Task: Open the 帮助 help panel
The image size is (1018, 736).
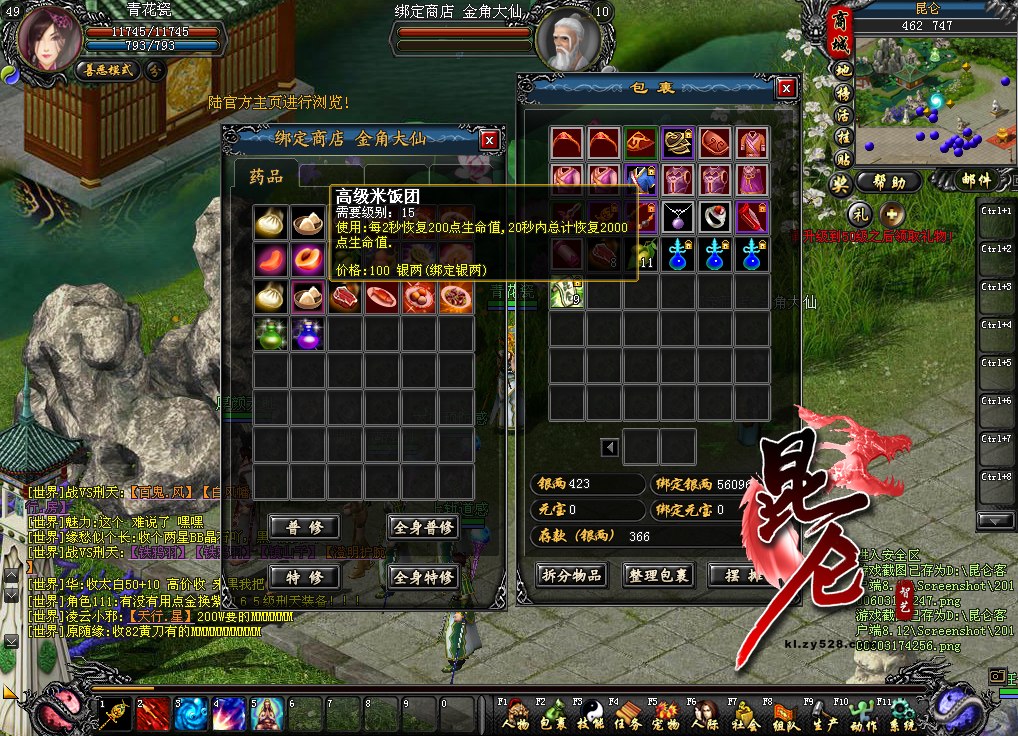Action: click(x=889, y=182)
